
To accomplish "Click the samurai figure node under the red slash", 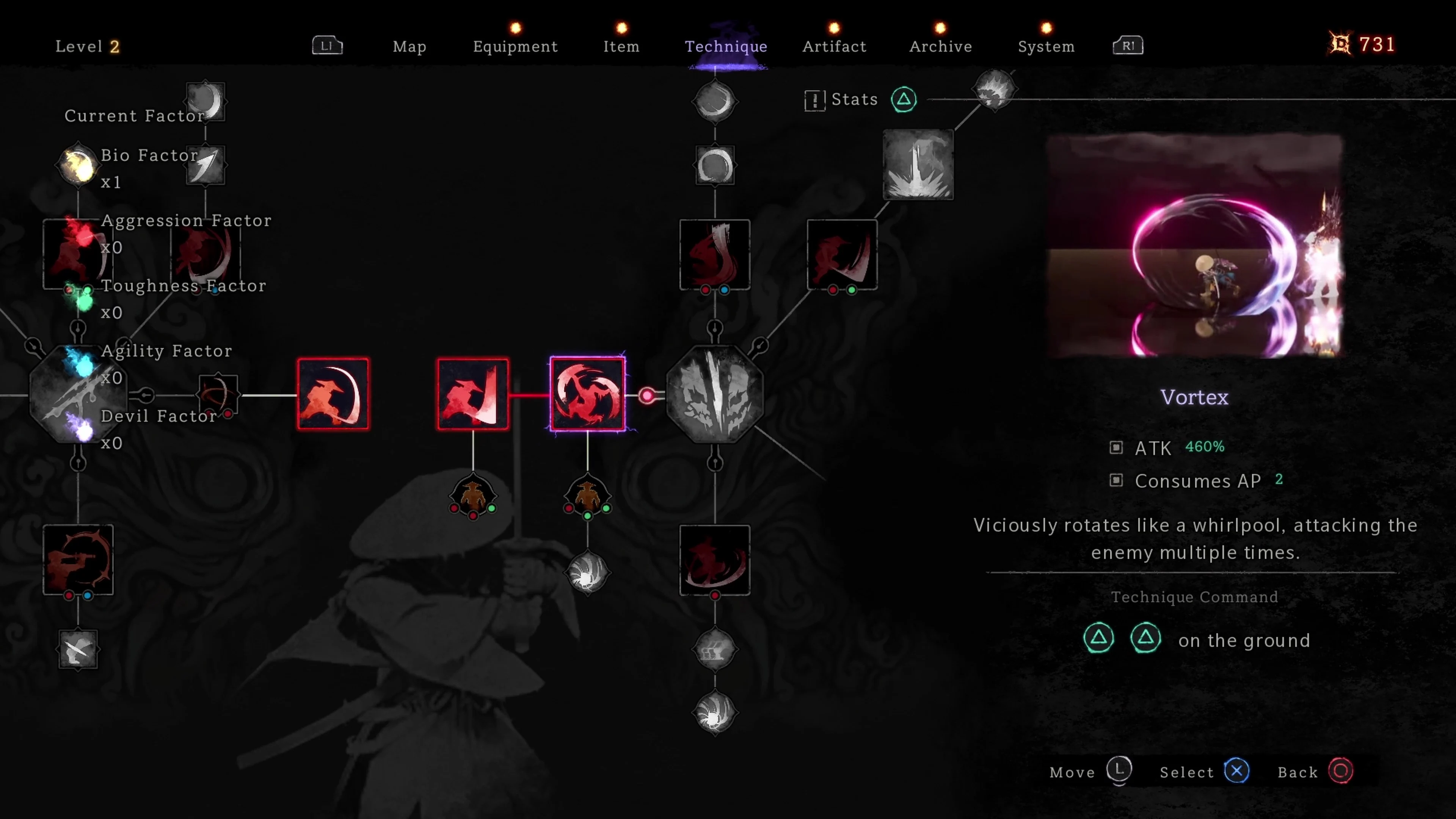I will coord(473,493).
